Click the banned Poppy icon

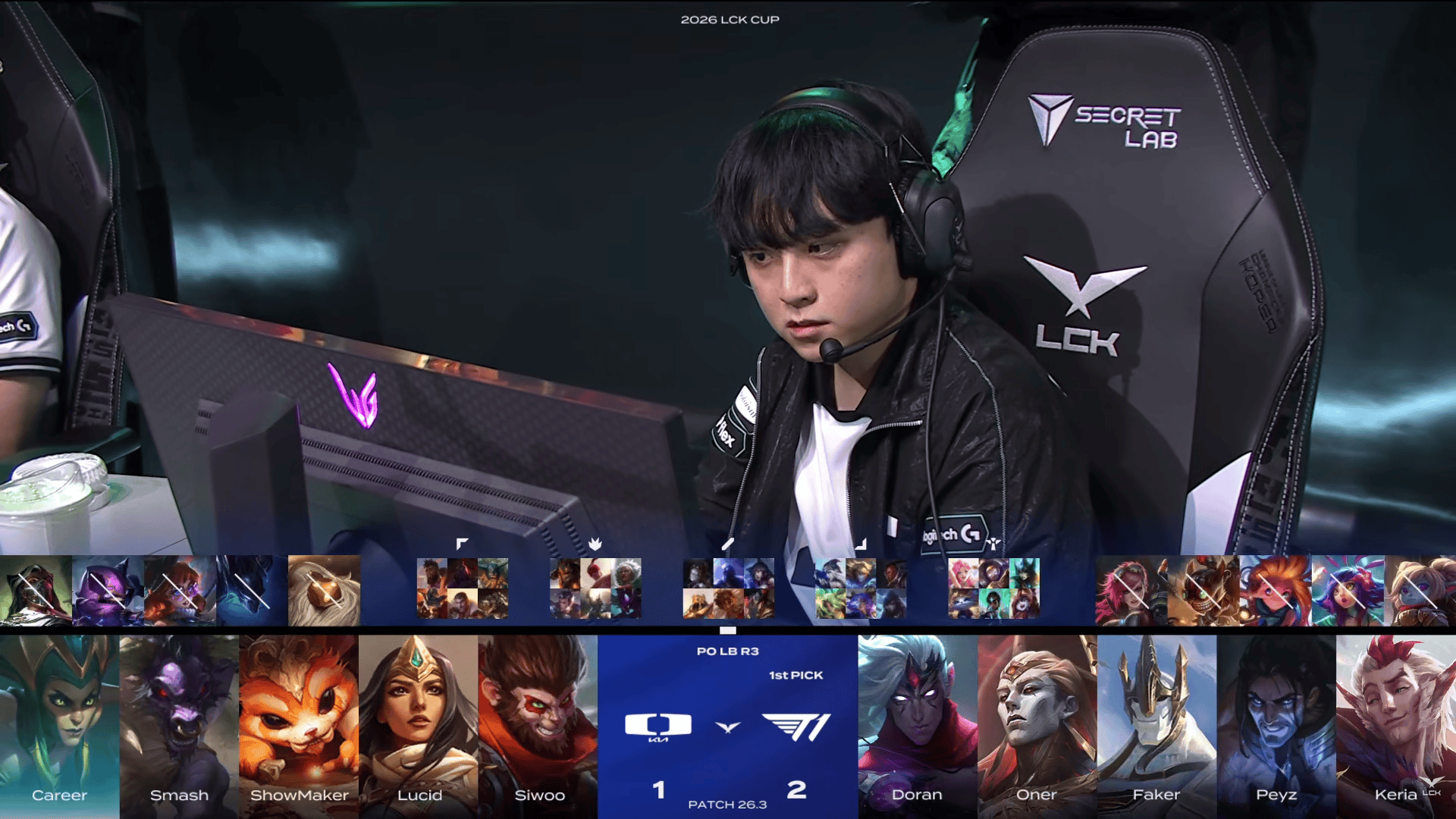[1420, 591]
